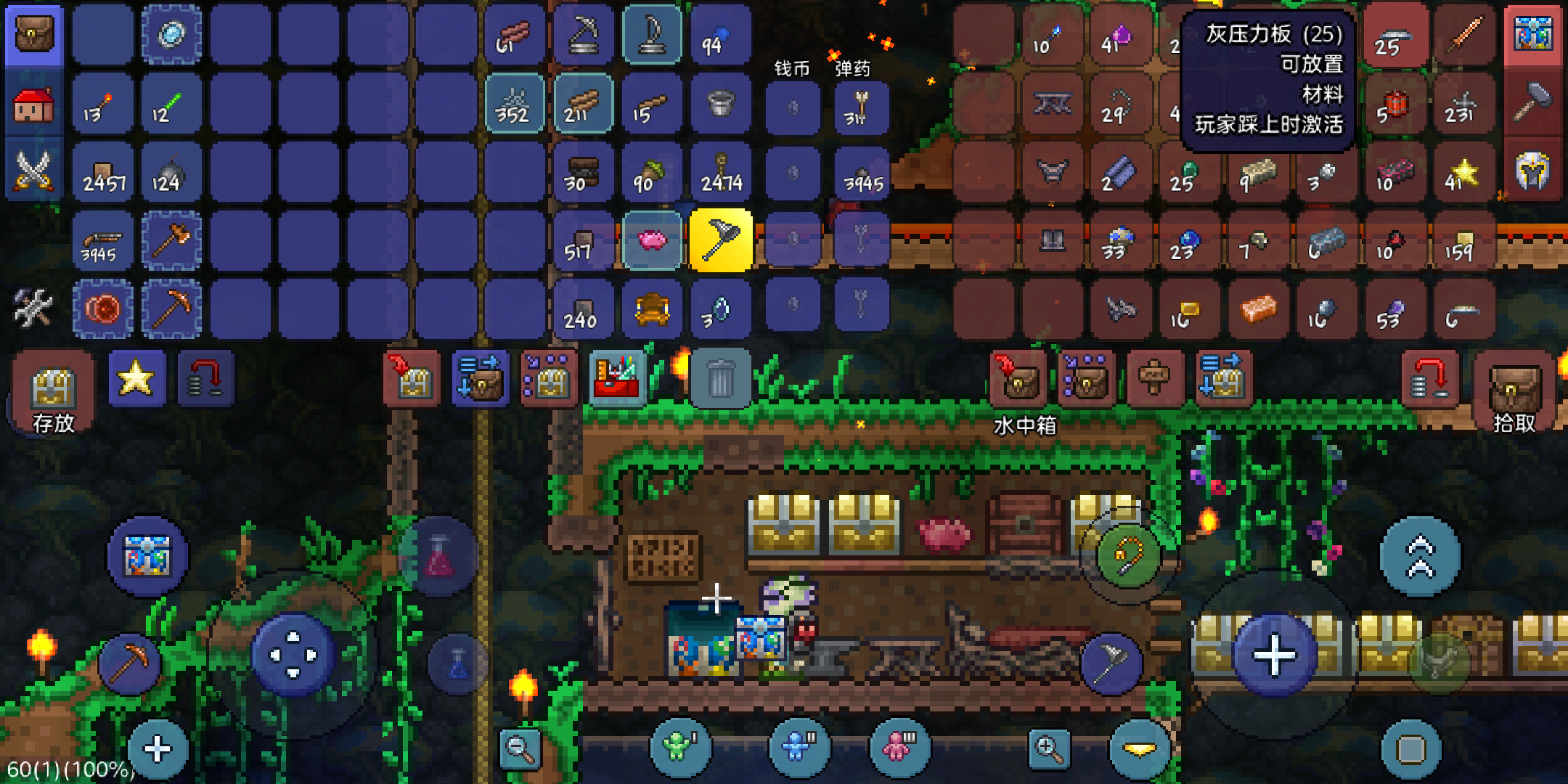Select the highlighted yellow axe slot

point(720,240)
